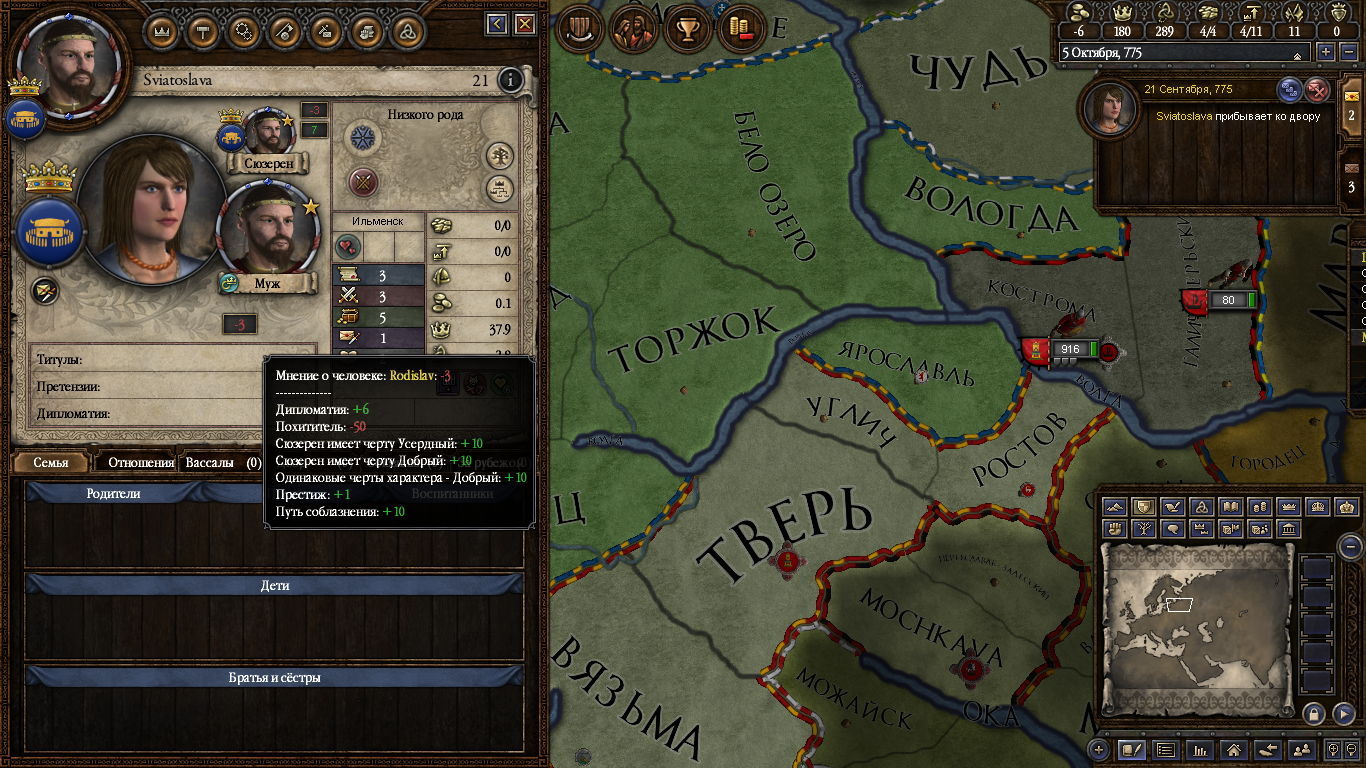1366x768 pixels.
Task: Decrease game speed with the minus button
Action: tap(1347, 52)
